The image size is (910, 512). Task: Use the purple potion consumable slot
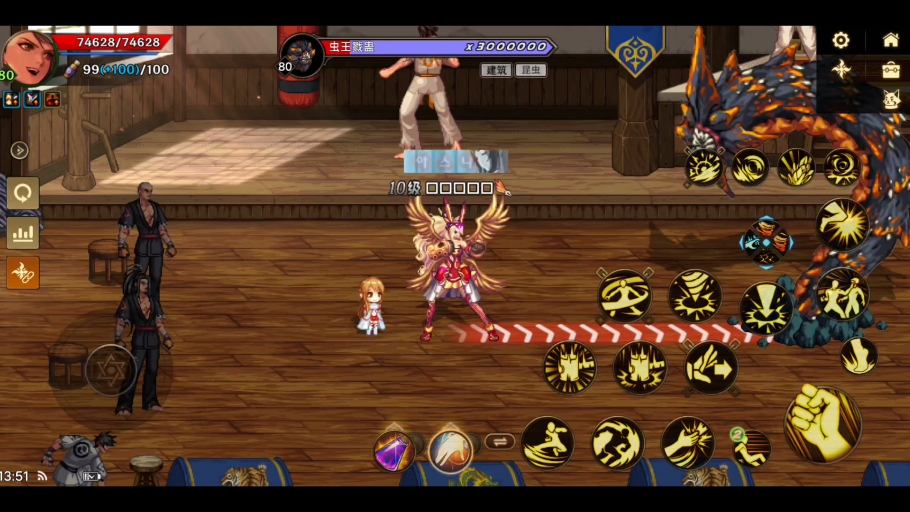(x=395, y=451)
